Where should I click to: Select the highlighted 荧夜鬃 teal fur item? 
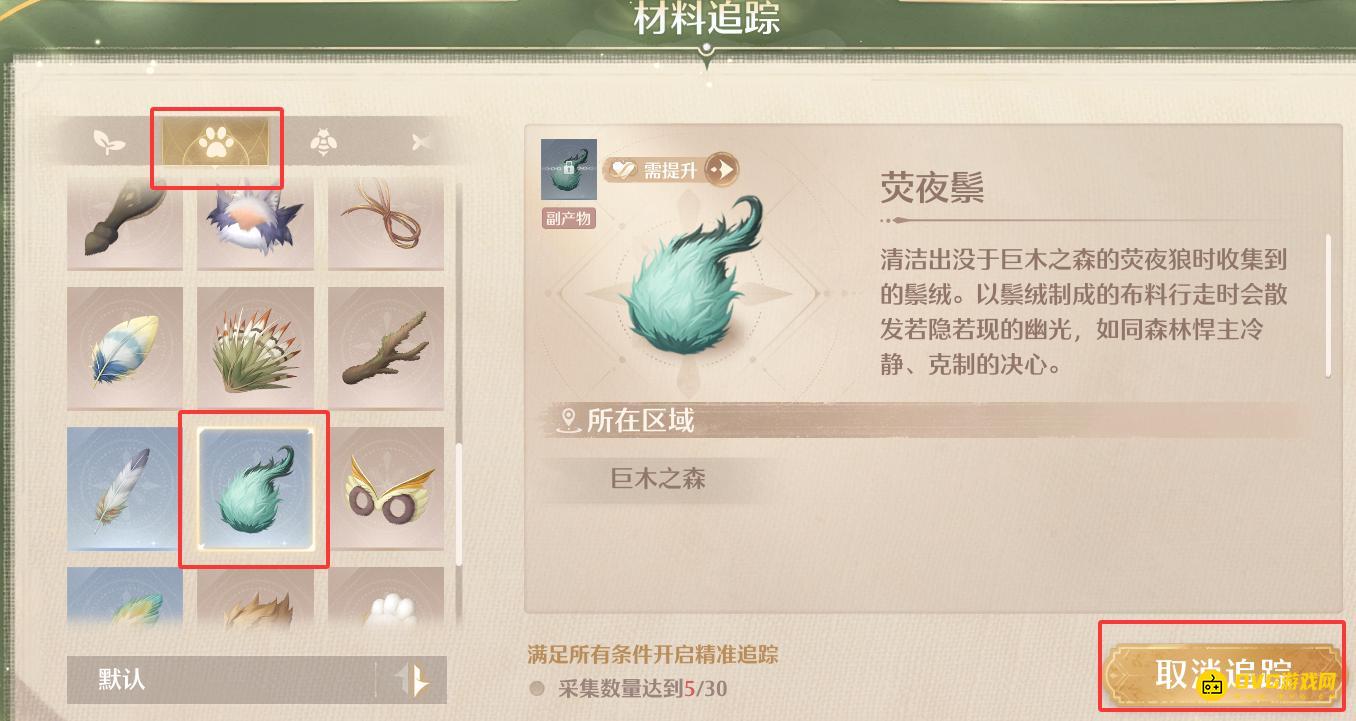pyautogui.click(x=254, y=489)
